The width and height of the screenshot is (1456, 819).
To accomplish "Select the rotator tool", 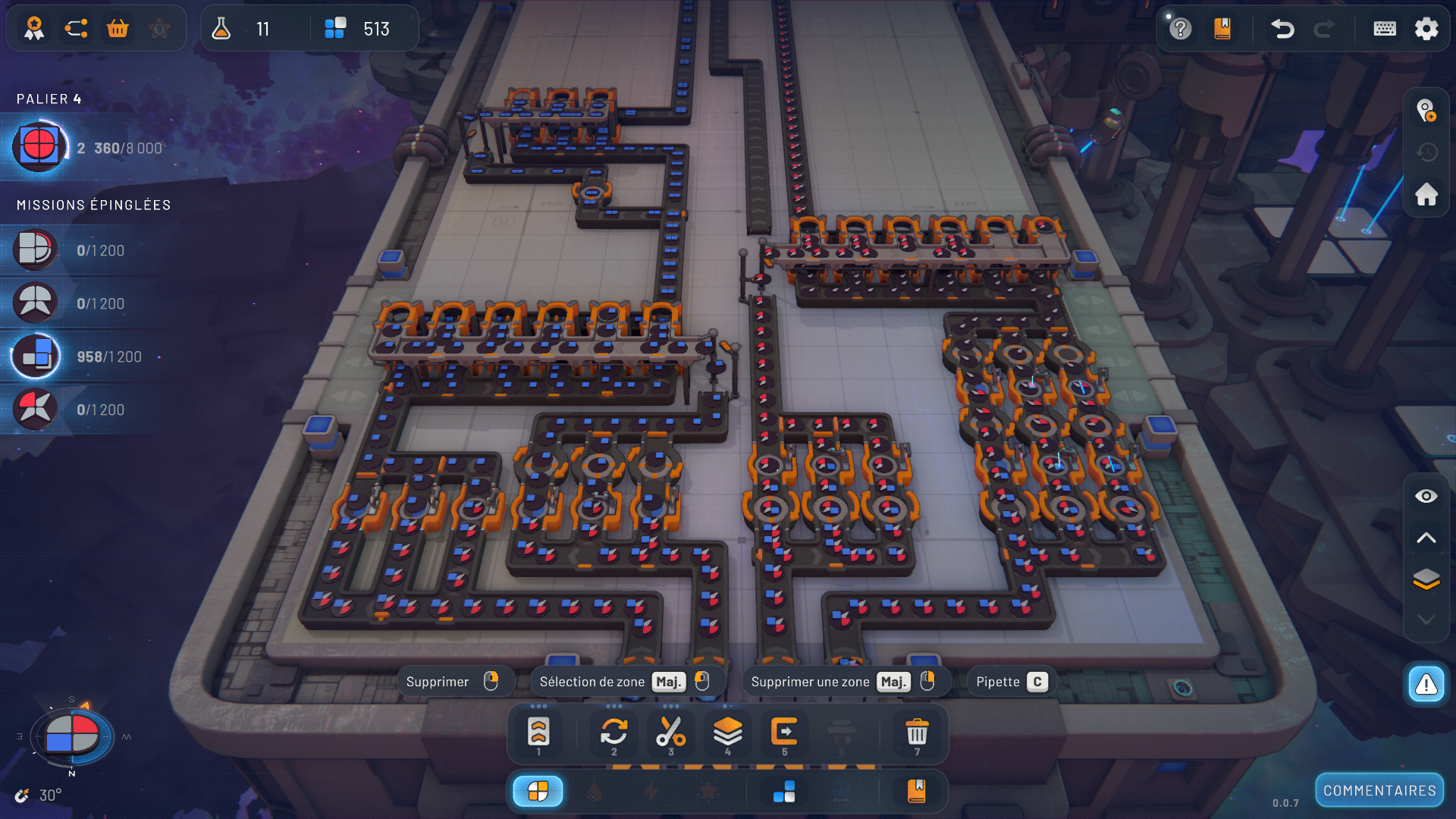I will pos(613,733).
